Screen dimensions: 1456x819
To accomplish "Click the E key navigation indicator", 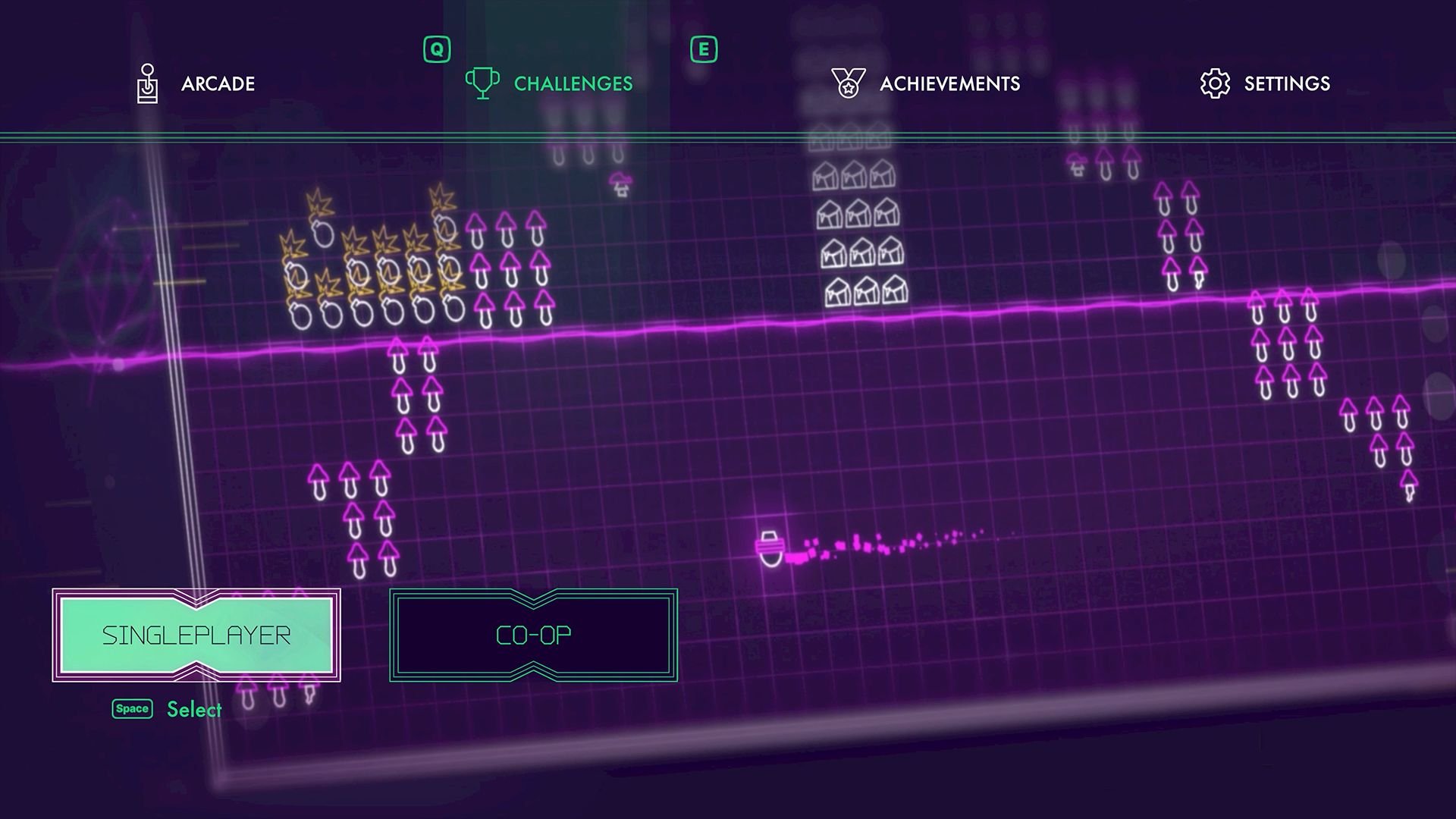I will 704,49.
